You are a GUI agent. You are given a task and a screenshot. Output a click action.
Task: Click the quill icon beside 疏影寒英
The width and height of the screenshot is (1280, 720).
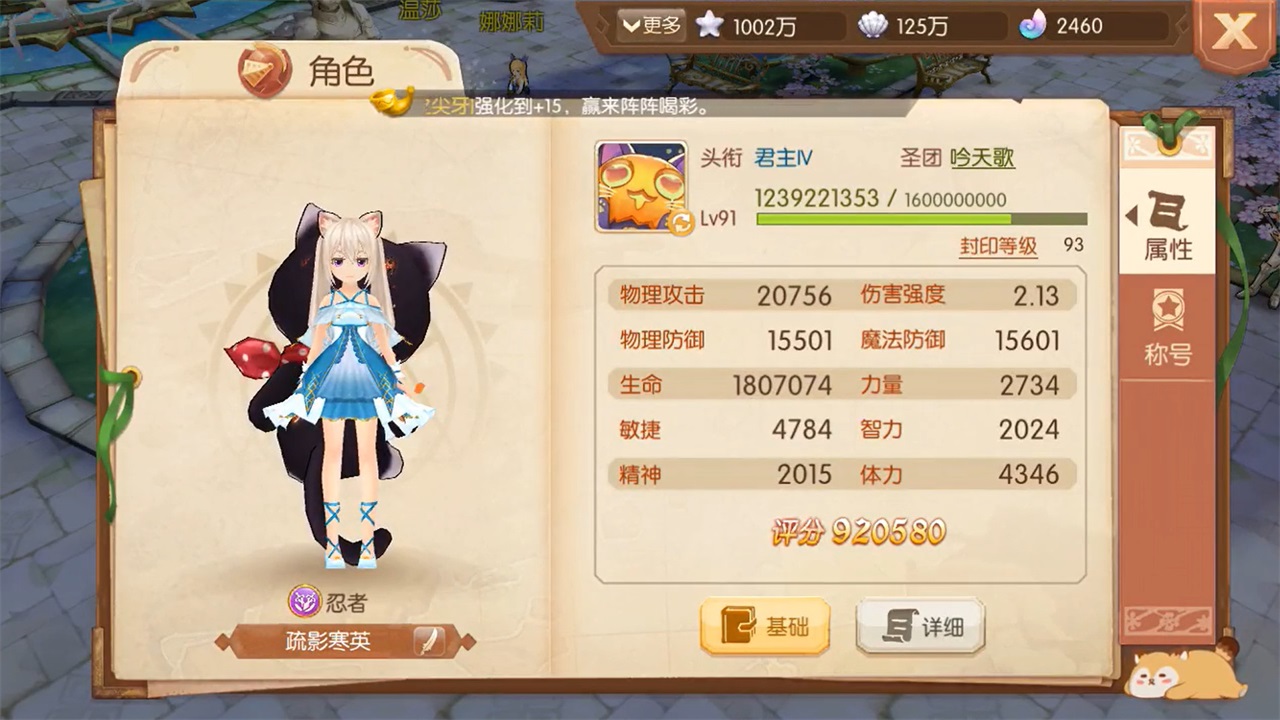428,643
